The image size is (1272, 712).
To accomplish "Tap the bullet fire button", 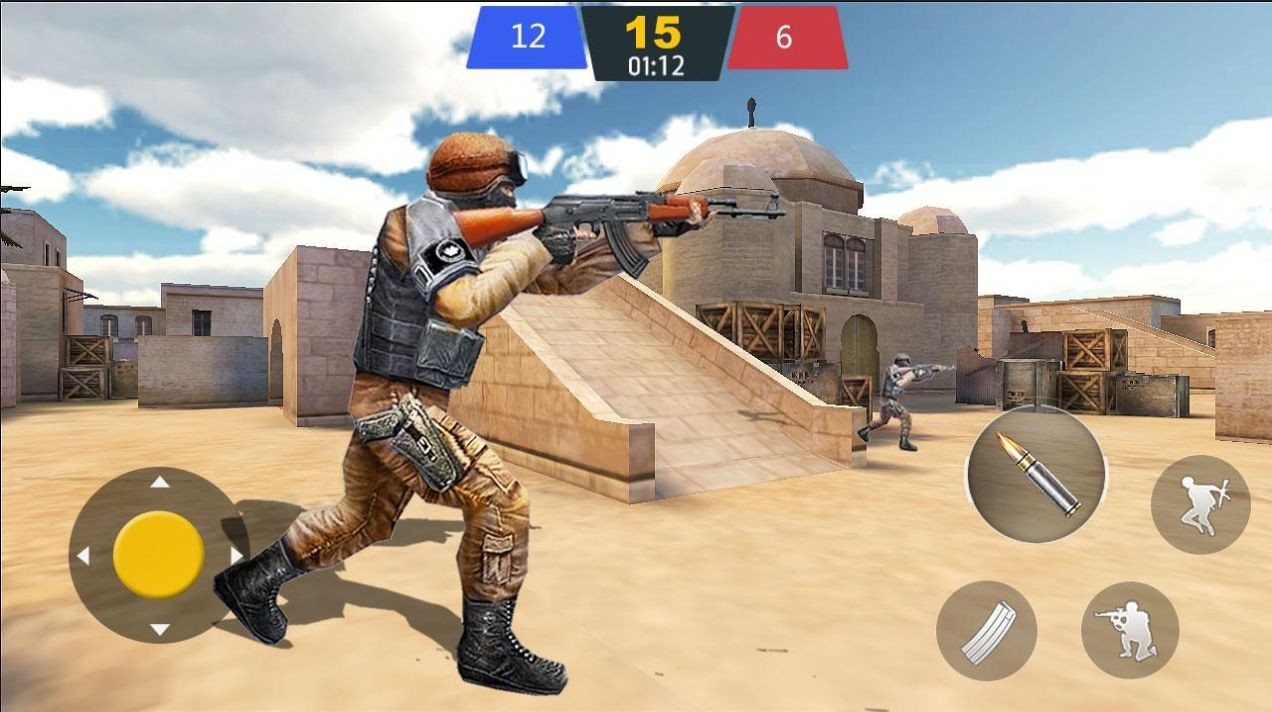I will pos(1035,473).
